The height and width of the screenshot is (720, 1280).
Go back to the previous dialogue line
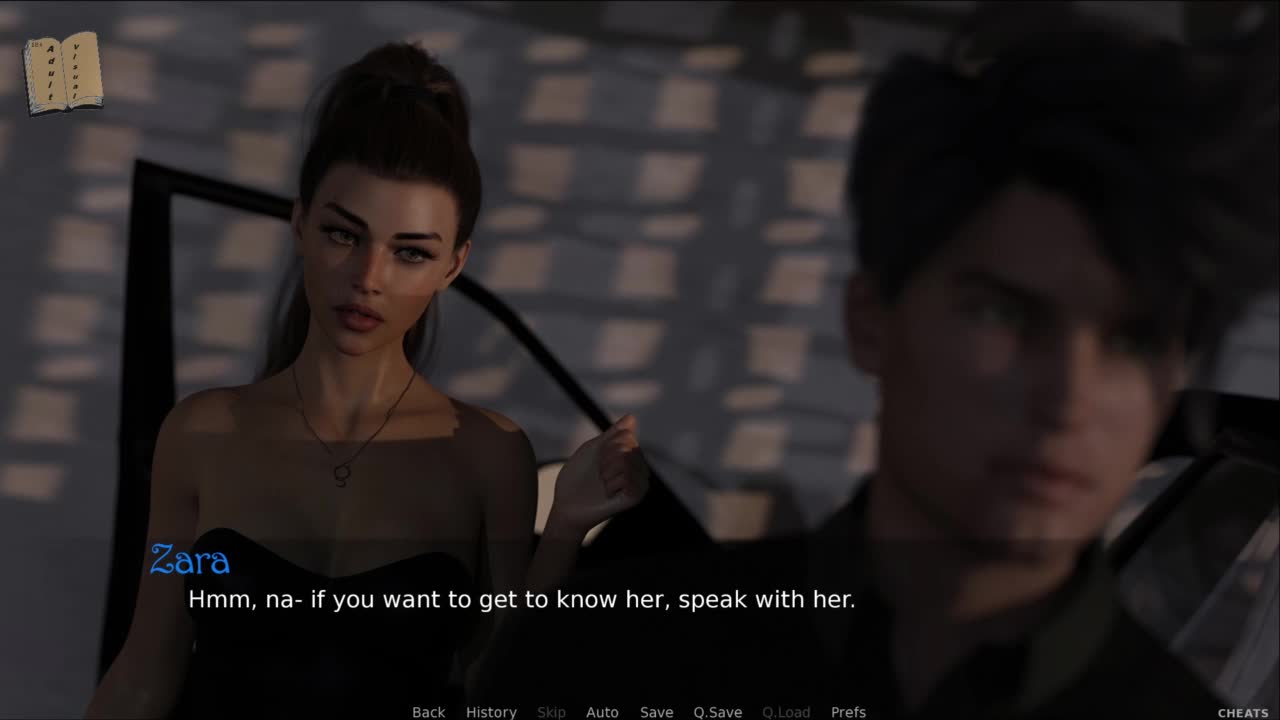(x=428, y=712)
